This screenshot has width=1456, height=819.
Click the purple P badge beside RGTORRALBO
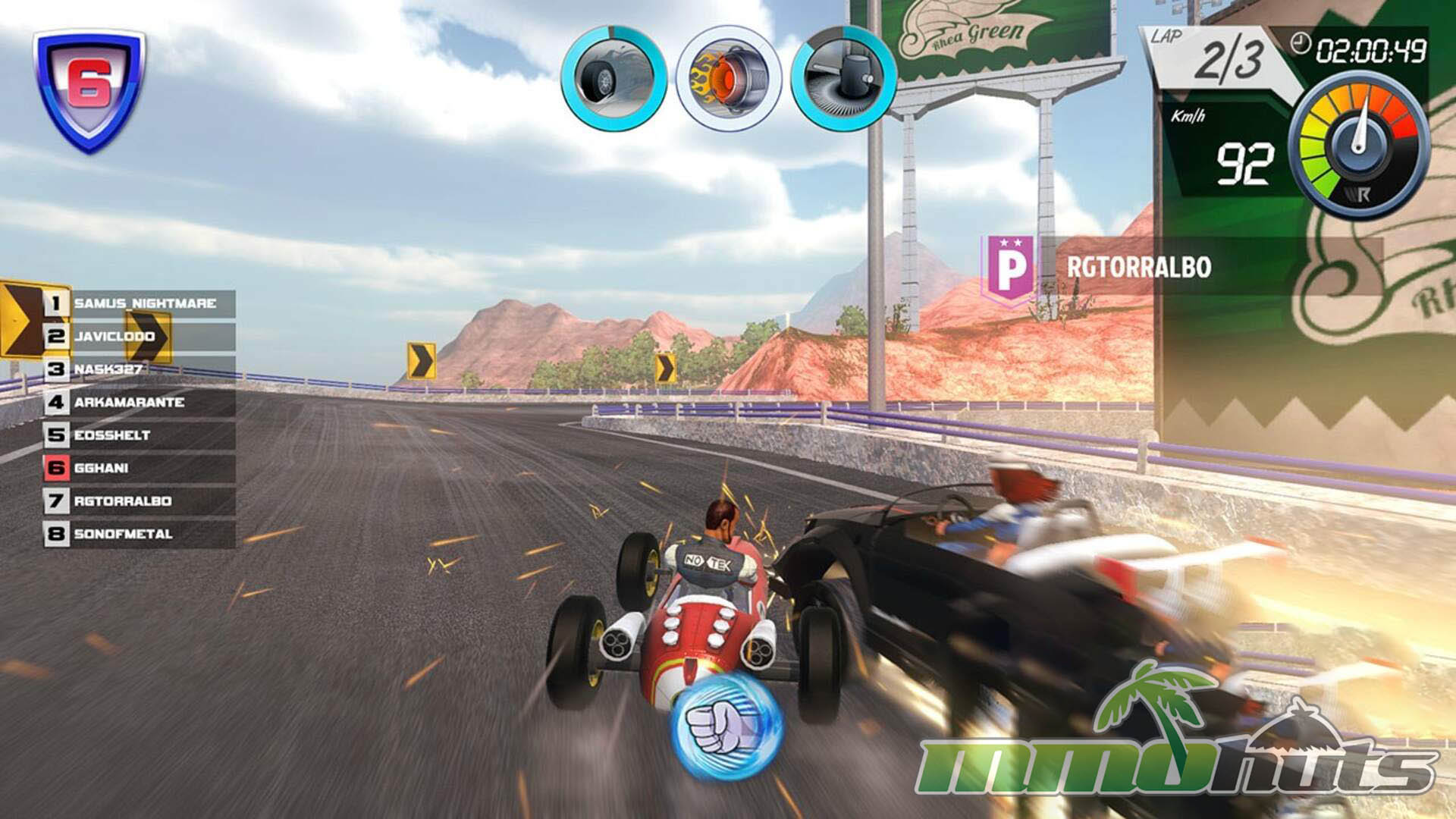[x=1009, y=267]
